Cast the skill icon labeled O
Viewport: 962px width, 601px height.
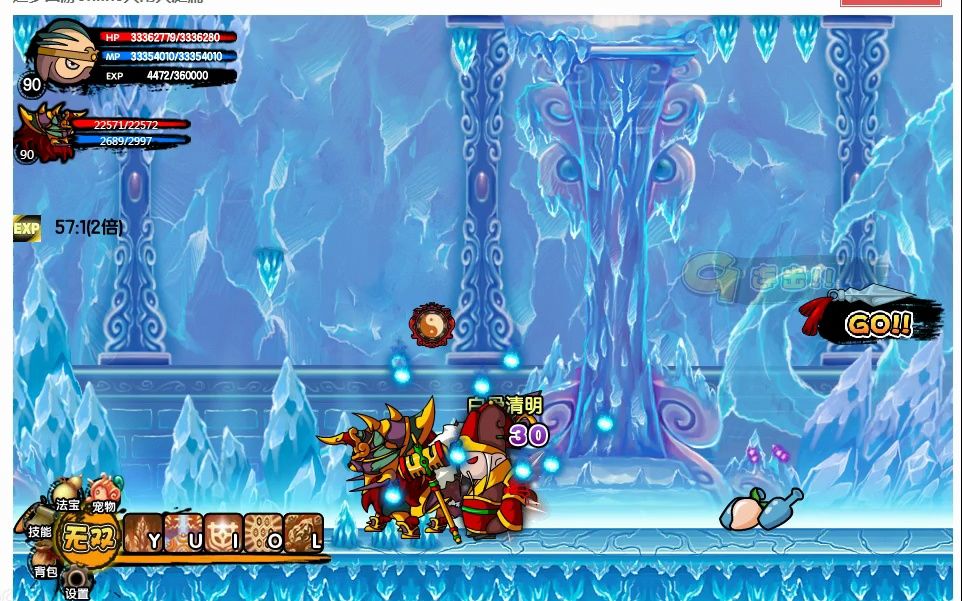[x=263, y=533]
